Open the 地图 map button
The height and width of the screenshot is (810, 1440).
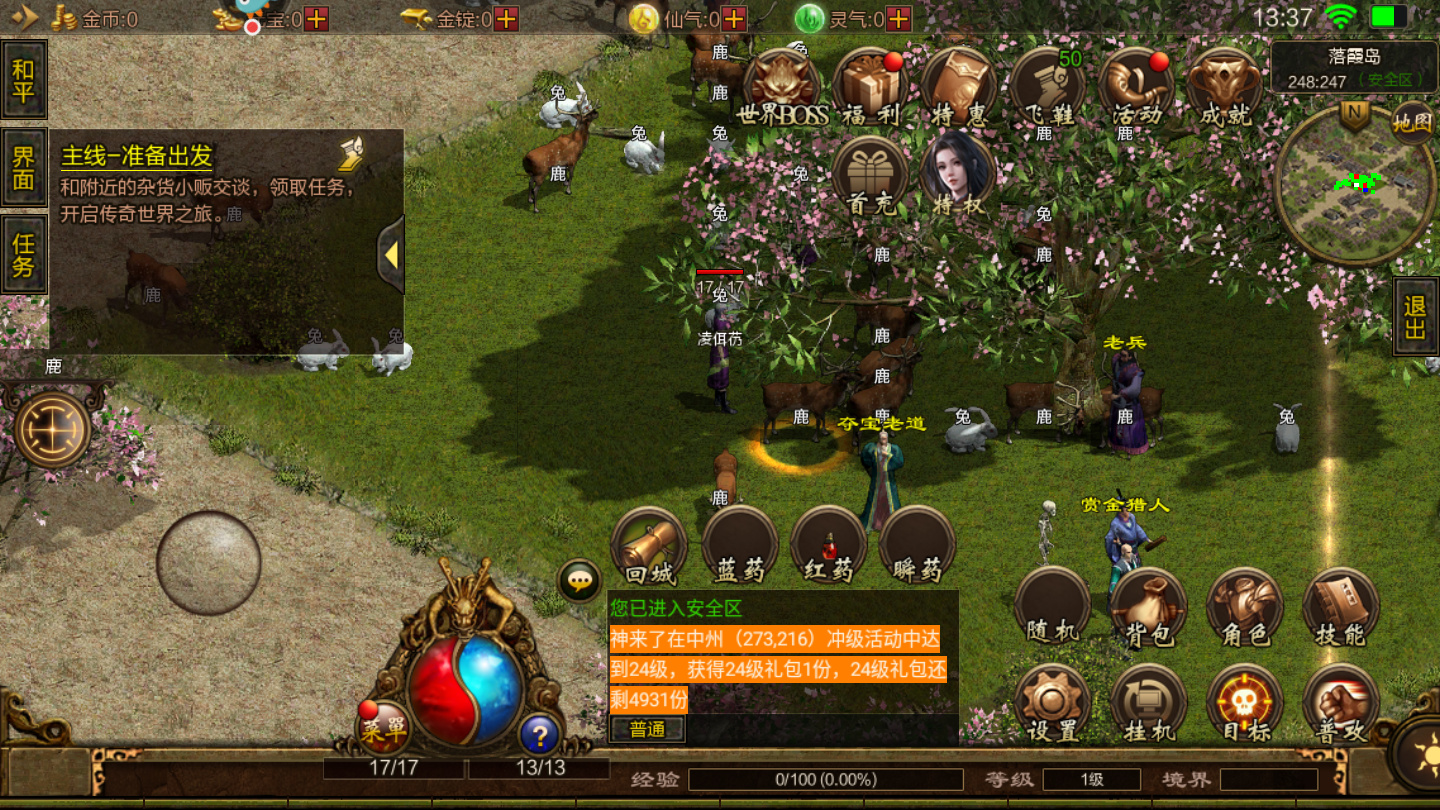tap(1412, 122)
